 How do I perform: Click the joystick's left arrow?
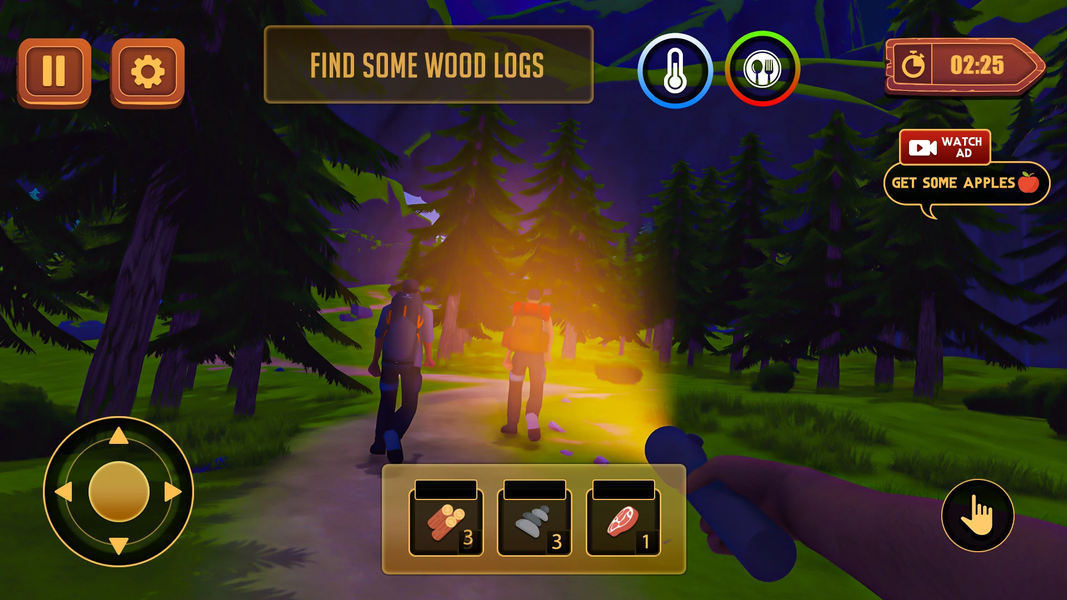[x=63, y=492]
